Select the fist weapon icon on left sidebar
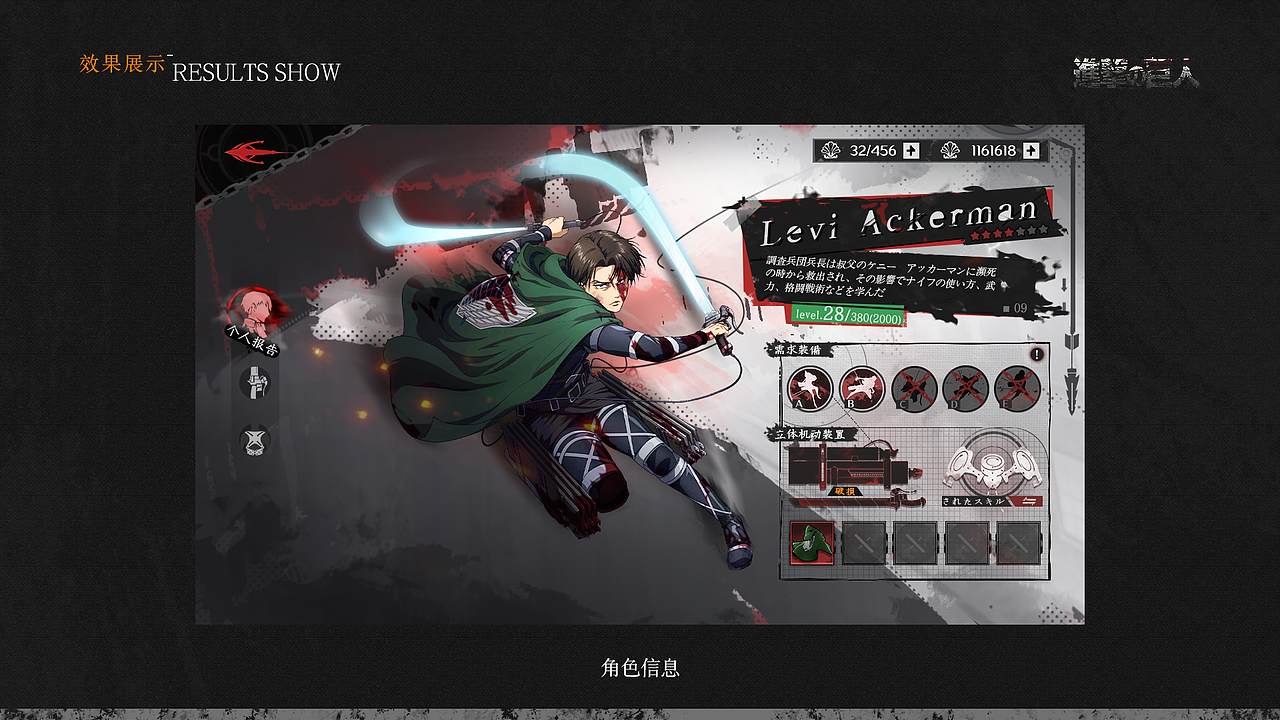 click(254, 385)
